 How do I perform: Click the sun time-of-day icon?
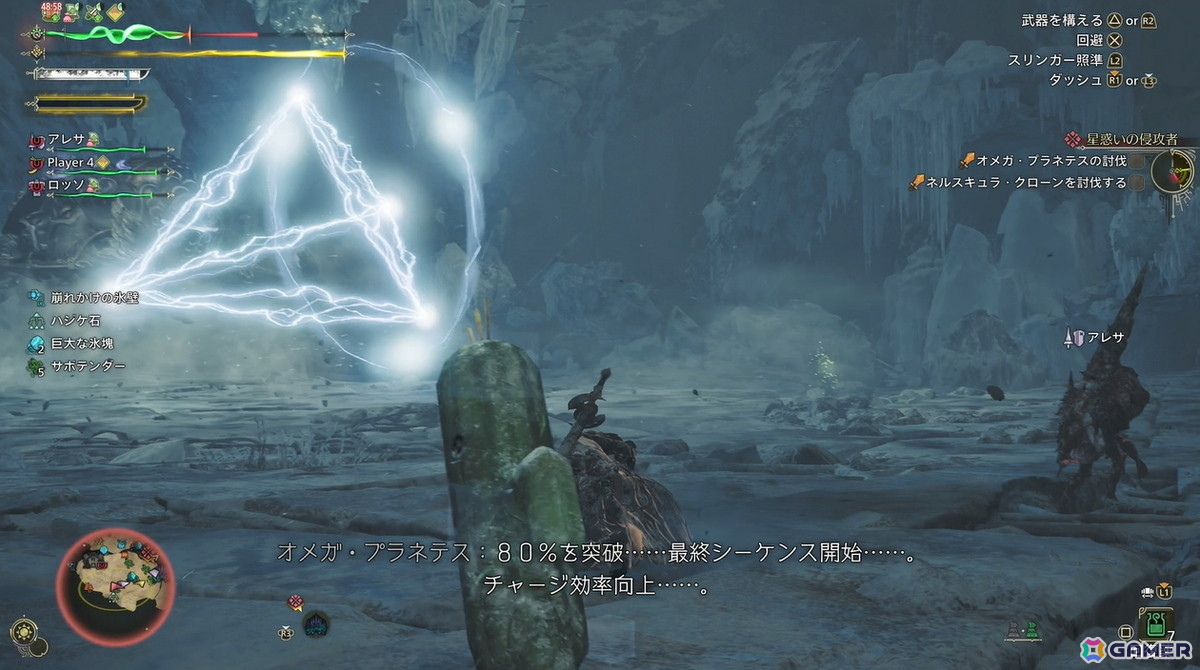pyautogui.click(x=20, y=632)
